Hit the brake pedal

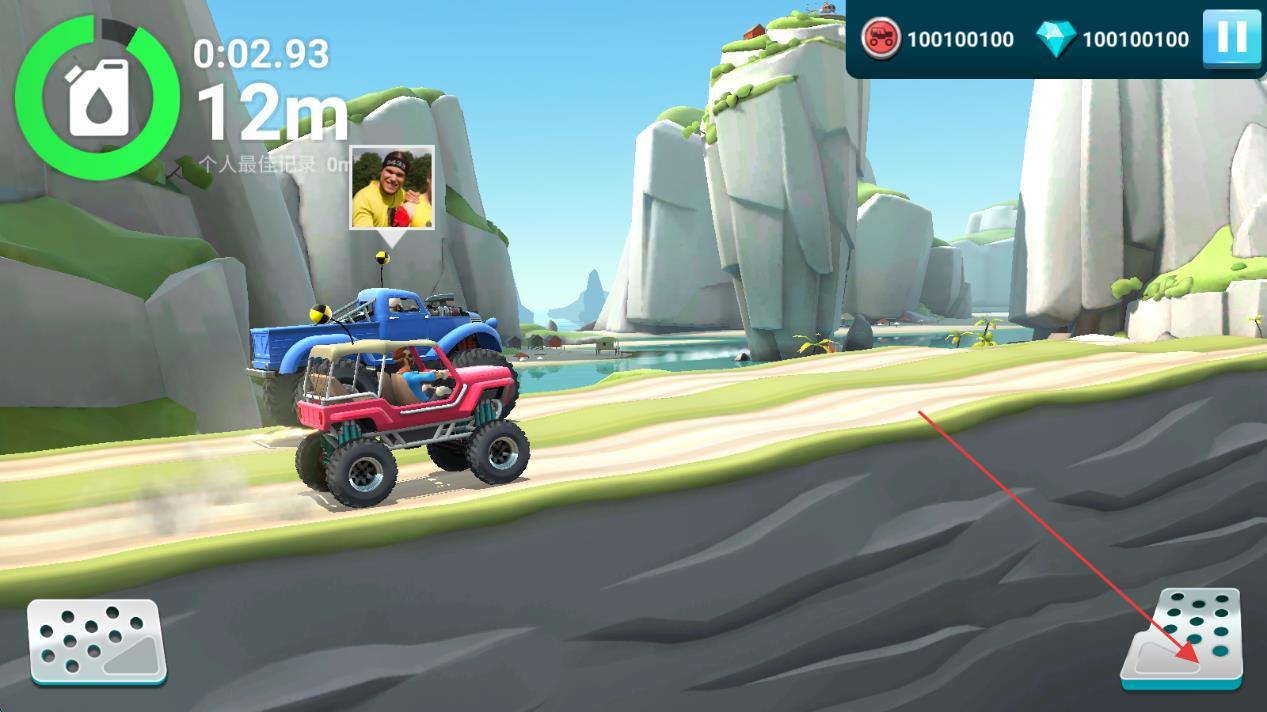pos(97,641)
